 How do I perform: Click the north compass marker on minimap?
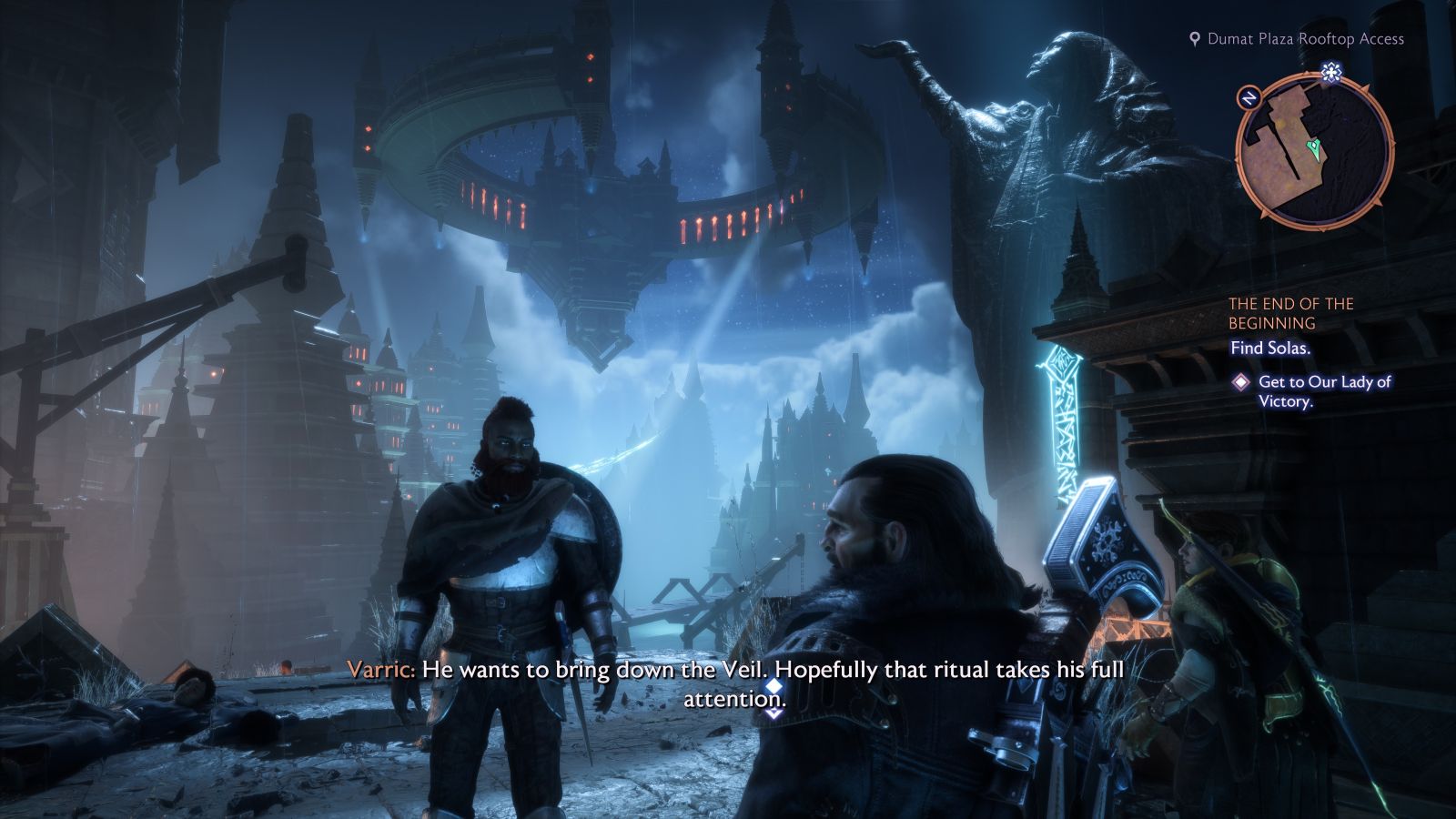pos(1249,98)
